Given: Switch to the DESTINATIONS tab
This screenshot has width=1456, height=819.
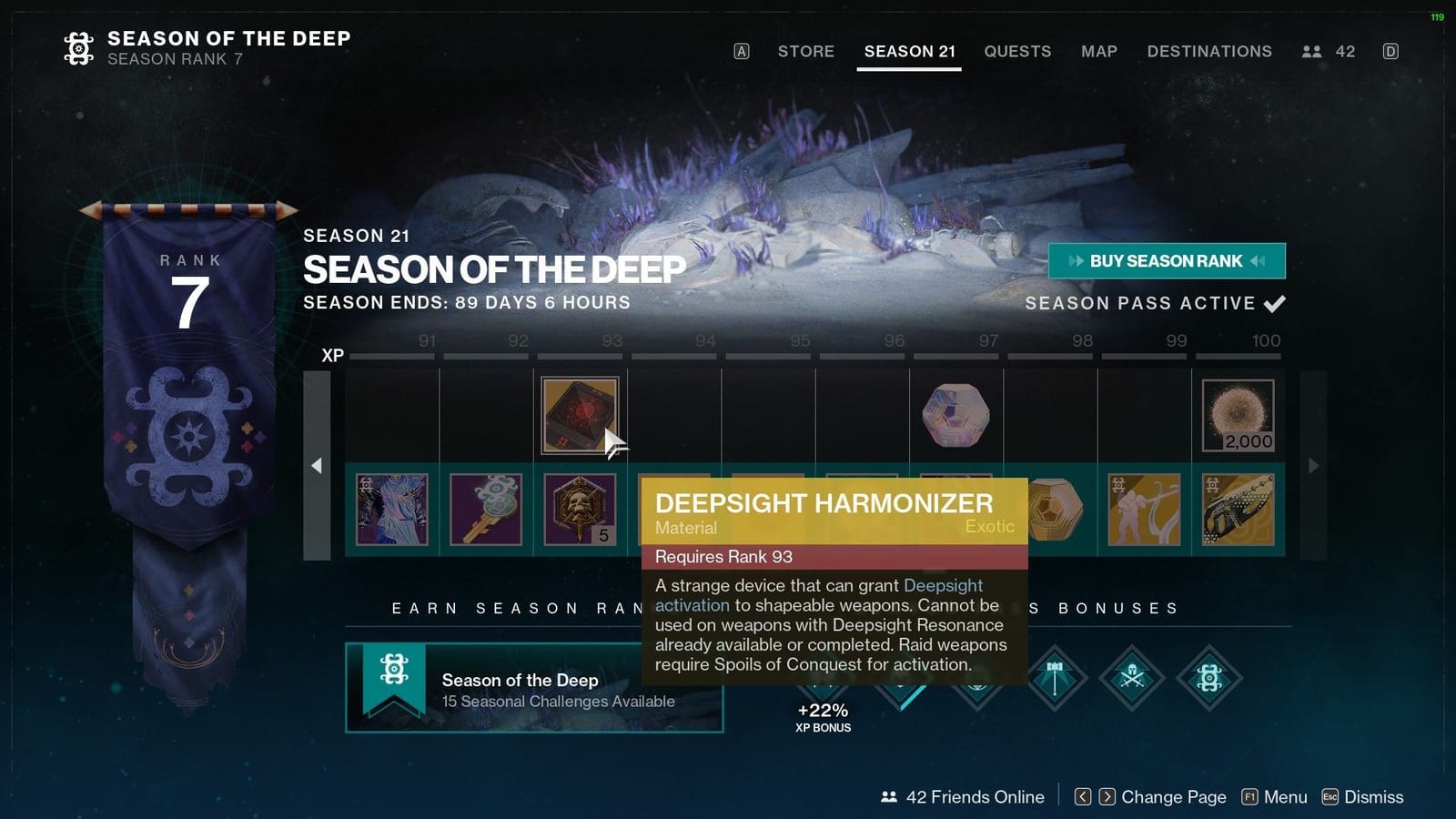Looking at the screenshot, I should tap(1209, 52).
